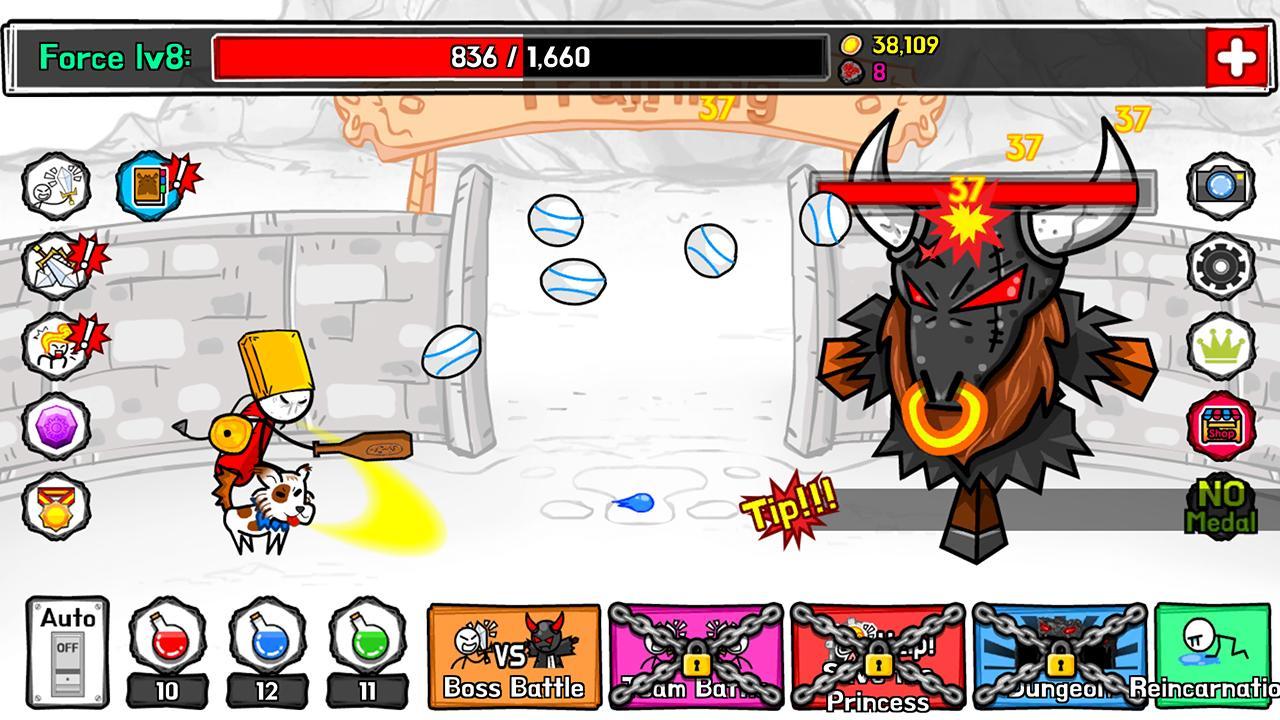Open the locked Dungeon mode
Viewport: 1280px width, 720px height.
(1060, 655)
